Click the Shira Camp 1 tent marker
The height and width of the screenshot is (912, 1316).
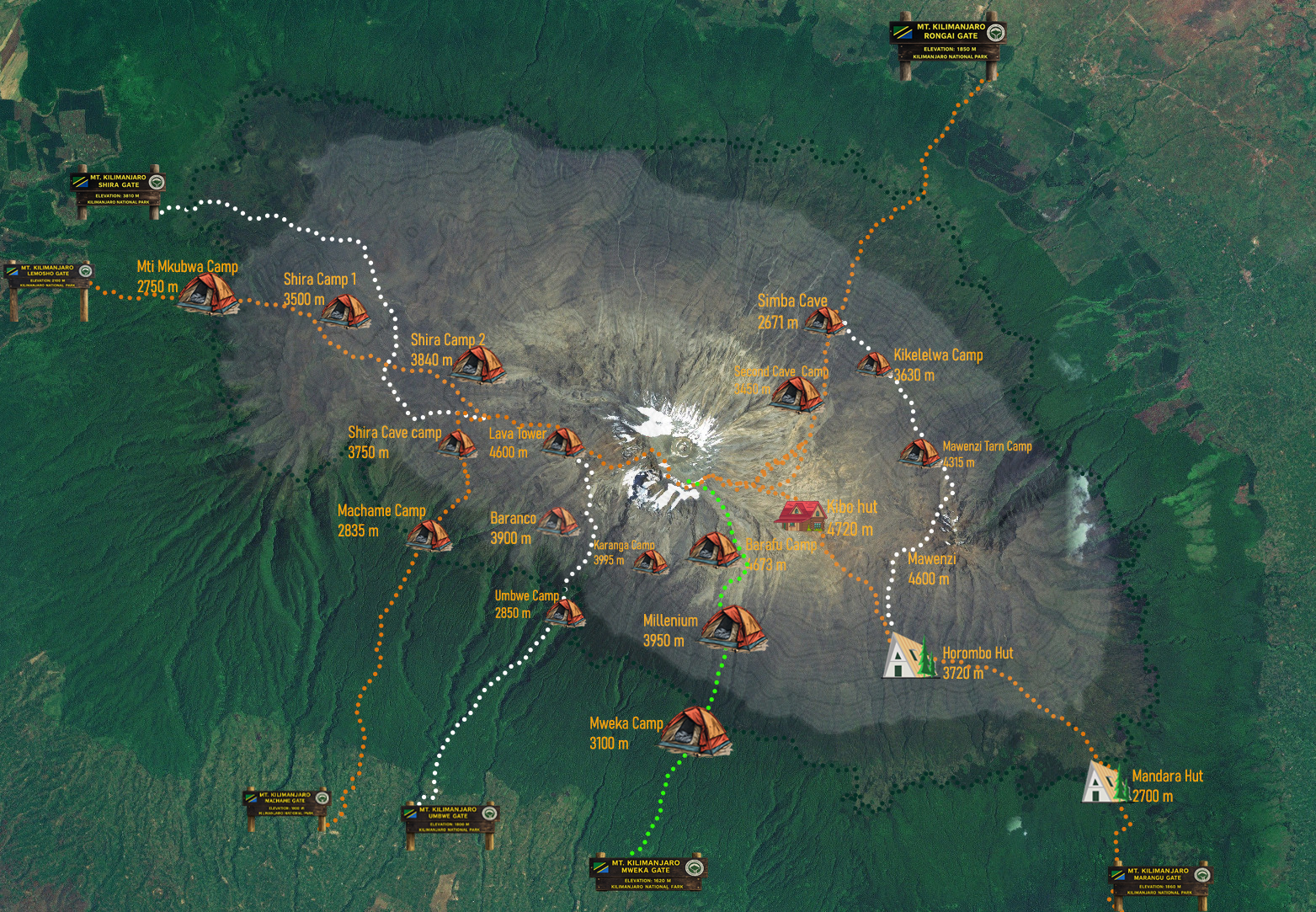[345, 312]
